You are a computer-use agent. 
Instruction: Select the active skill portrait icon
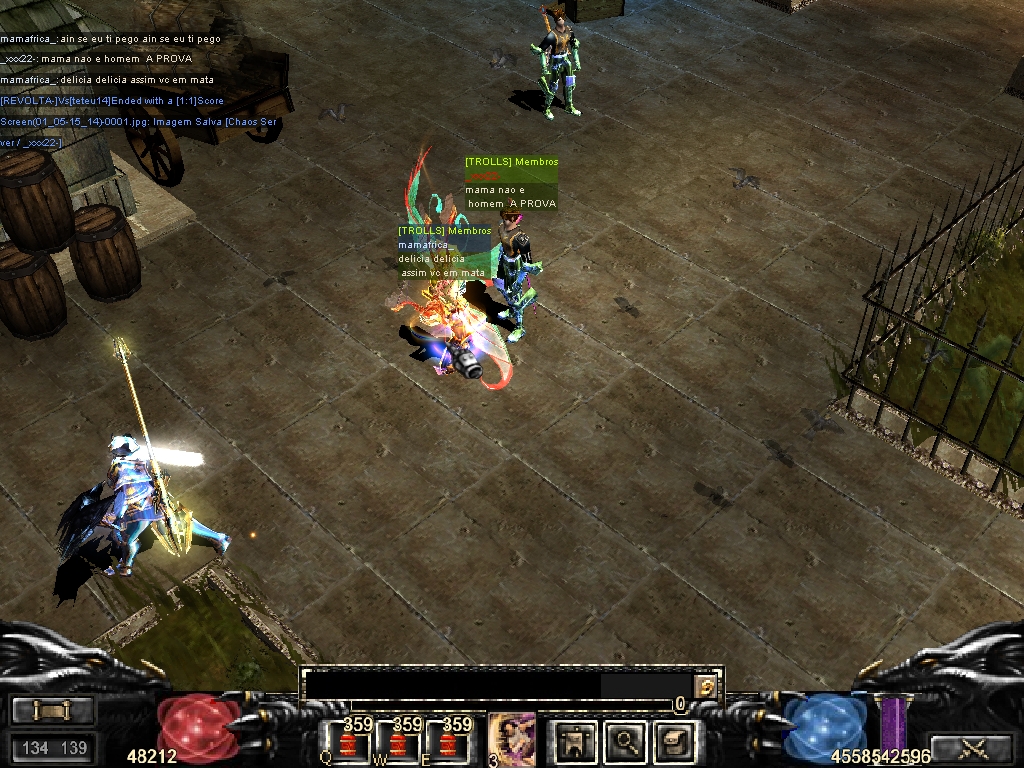point(510,740)
